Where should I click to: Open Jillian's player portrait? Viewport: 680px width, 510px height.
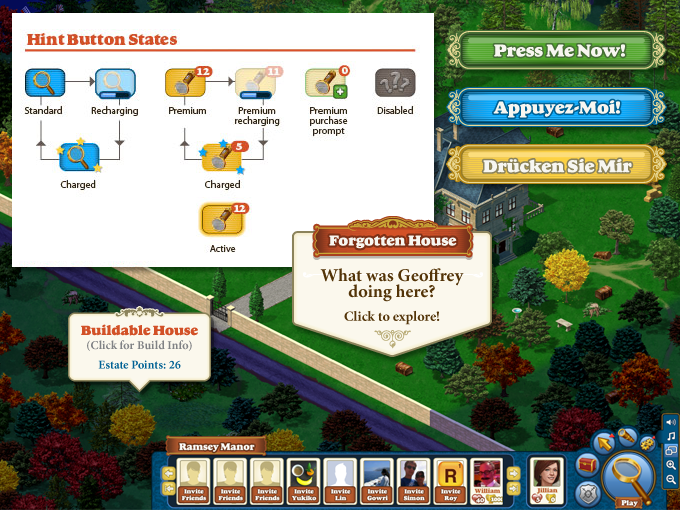click(x=545, y=480)
